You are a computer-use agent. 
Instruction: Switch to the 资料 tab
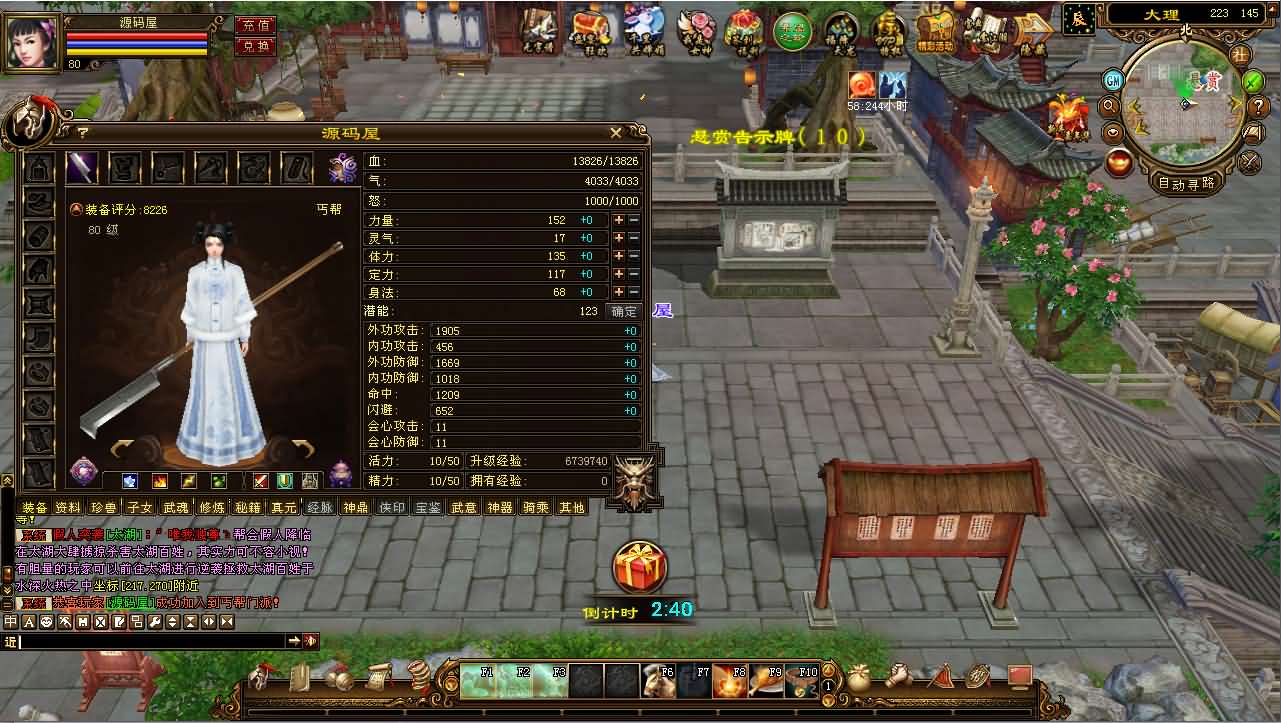click(x=68, y=507)
